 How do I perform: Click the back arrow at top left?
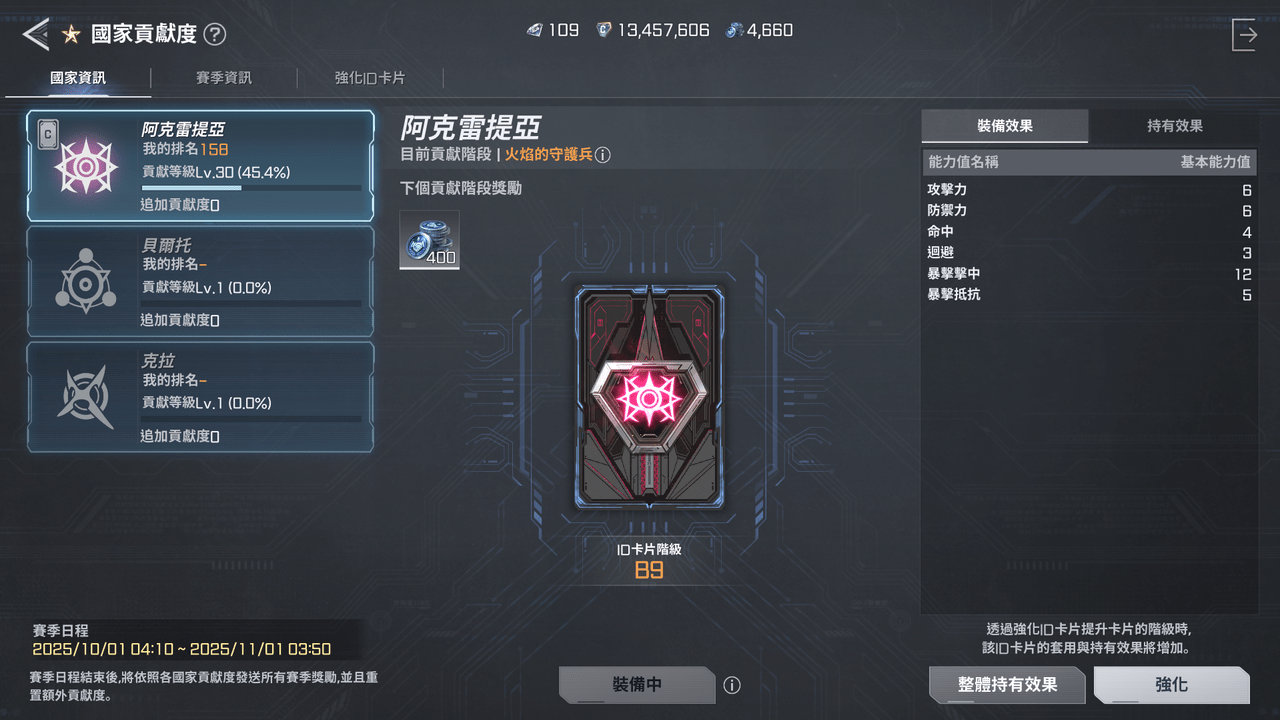36,32
